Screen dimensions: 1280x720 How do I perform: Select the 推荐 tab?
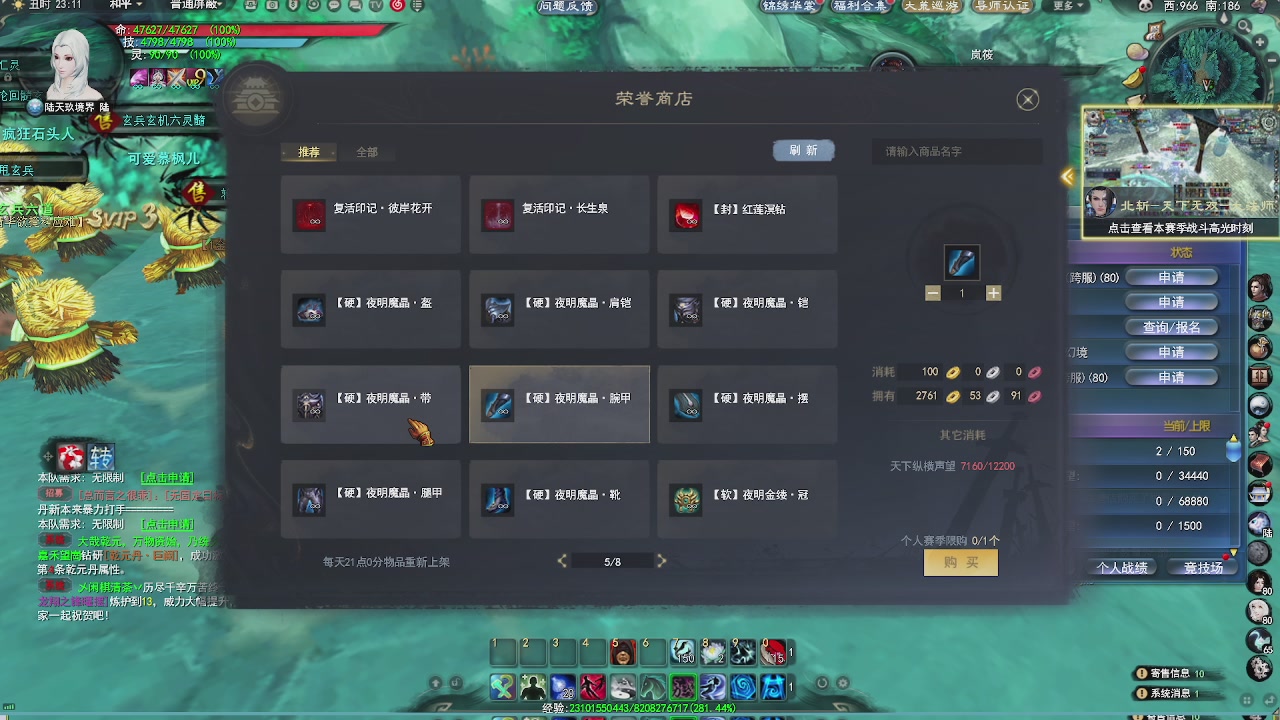(x=309, y=153)
